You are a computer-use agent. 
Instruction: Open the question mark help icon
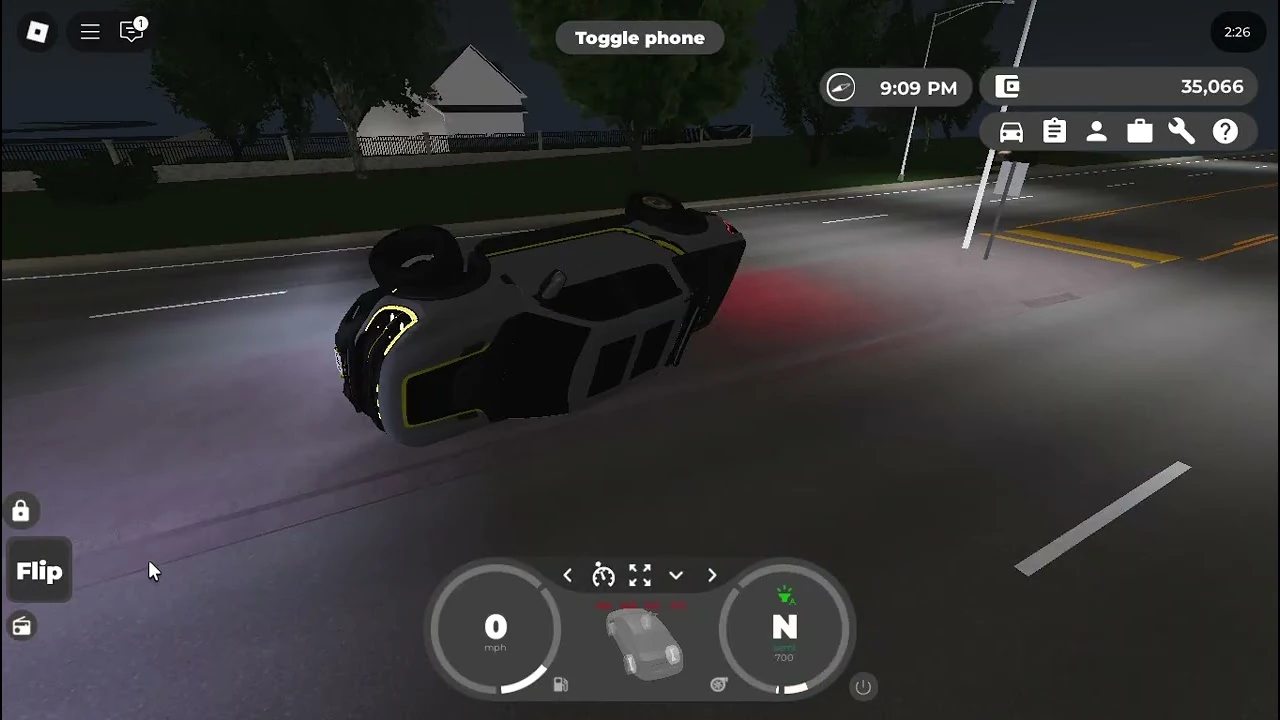pyautogui.click(x=1225, y=131)
